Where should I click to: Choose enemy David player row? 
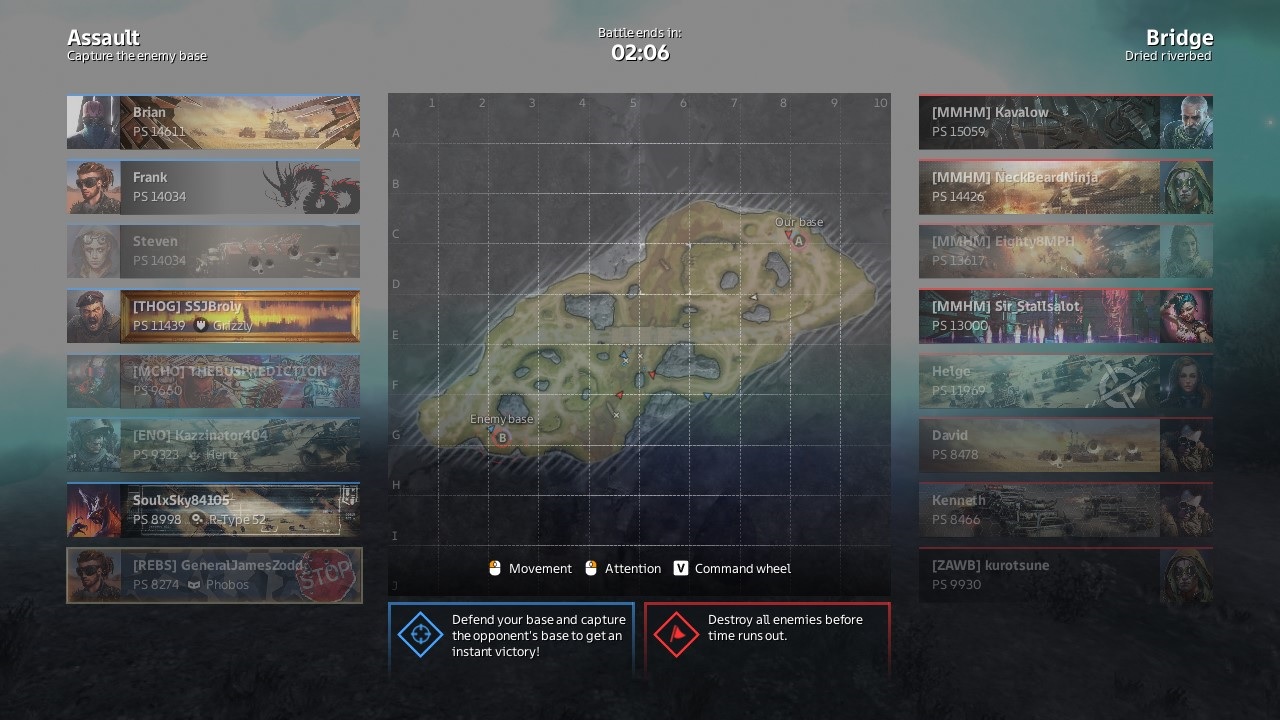pos(1065,445)
